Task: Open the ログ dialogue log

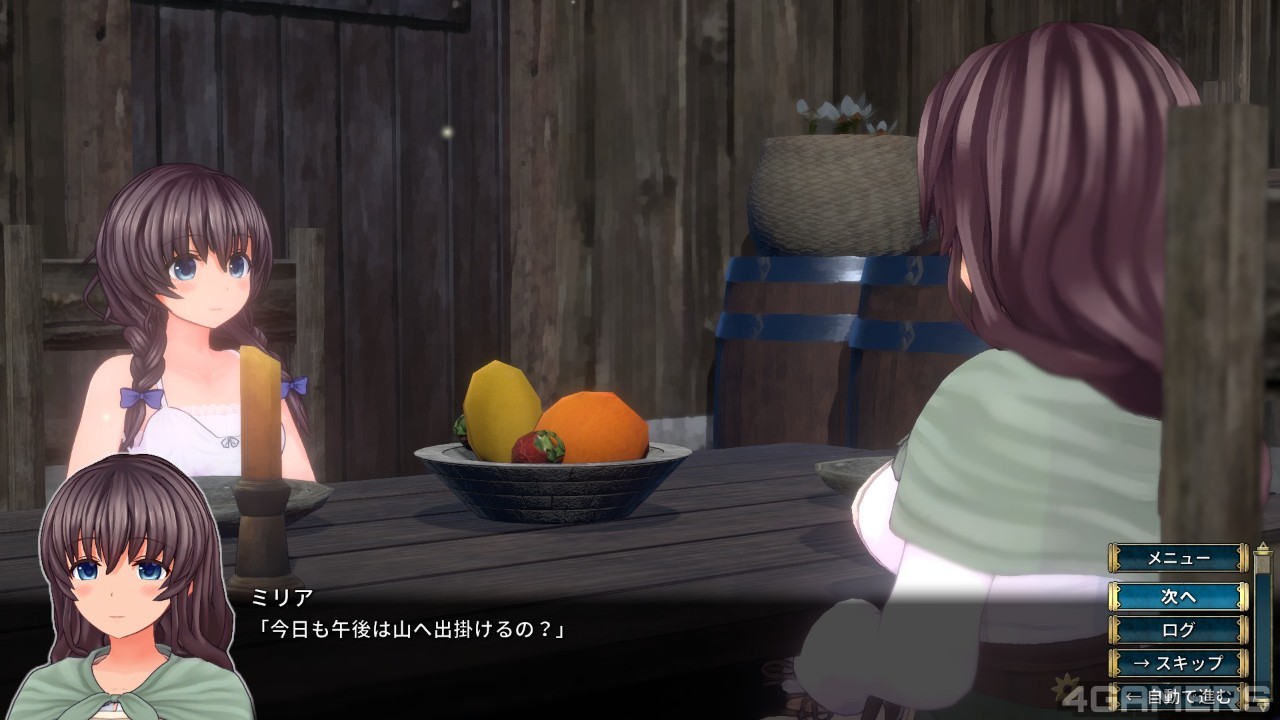Action: 1178,630
